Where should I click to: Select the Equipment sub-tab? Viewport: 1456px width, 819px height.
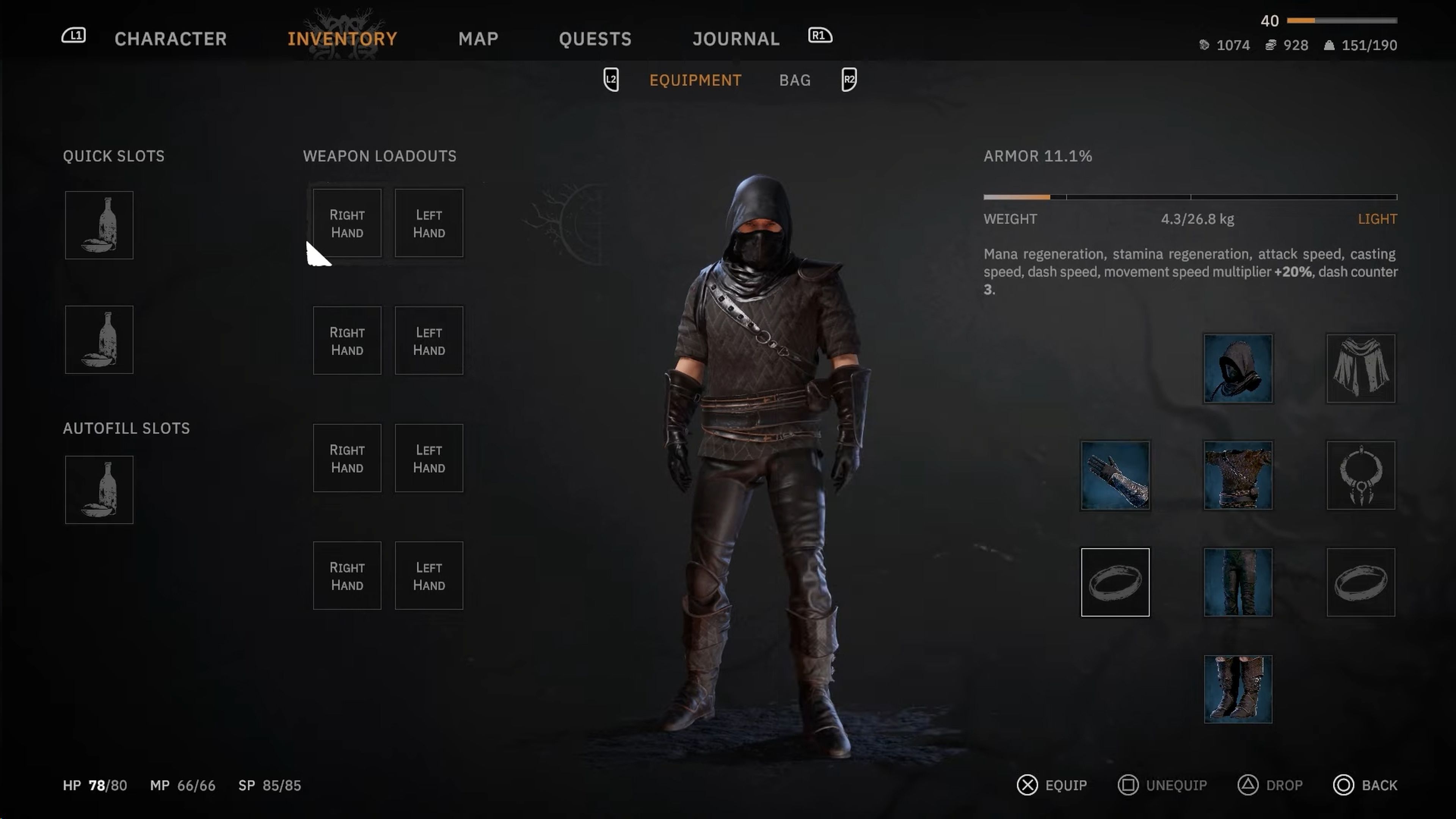(695, 80)
